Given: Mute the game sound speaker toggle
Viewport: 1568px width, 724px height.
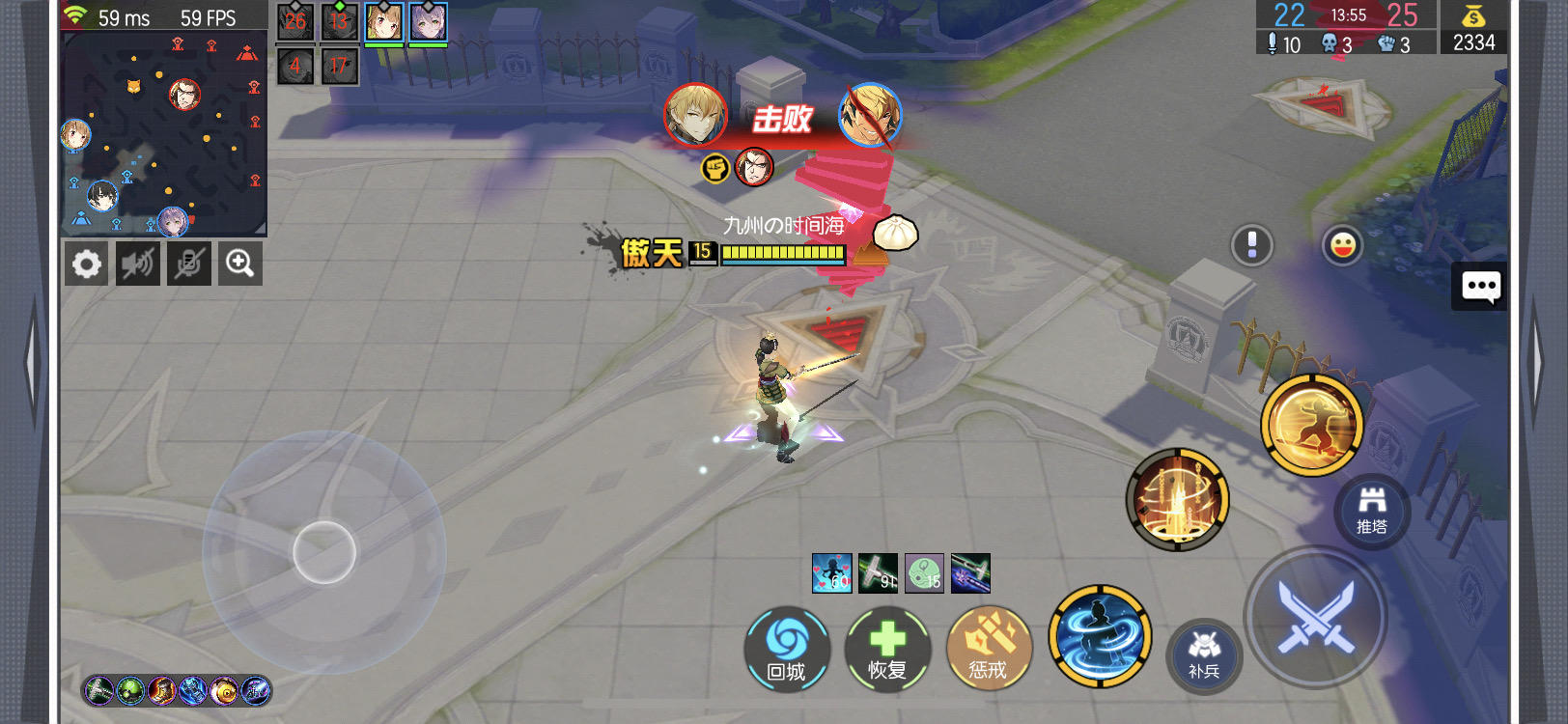Looking at the screenshot, I should (137, 263).
